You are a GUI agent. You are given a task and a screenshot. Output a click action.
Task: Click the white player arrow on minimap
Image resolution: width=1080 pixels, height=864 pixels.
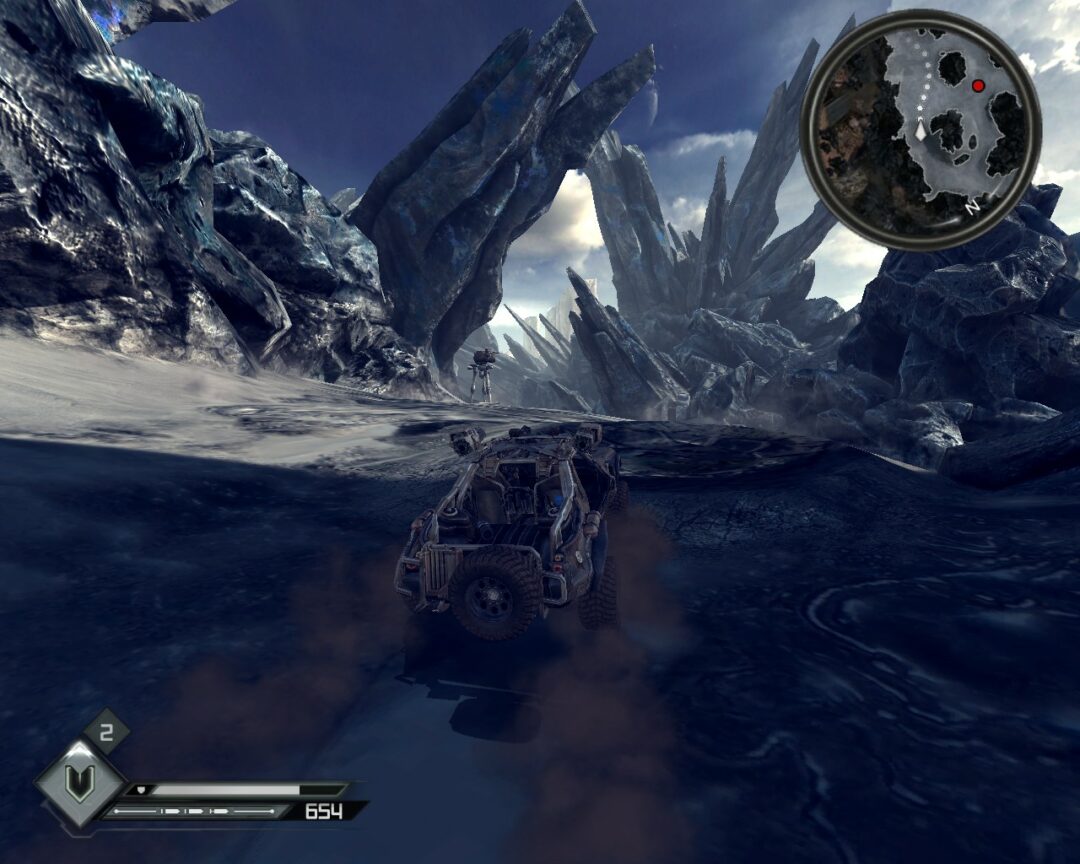(920, 130)
